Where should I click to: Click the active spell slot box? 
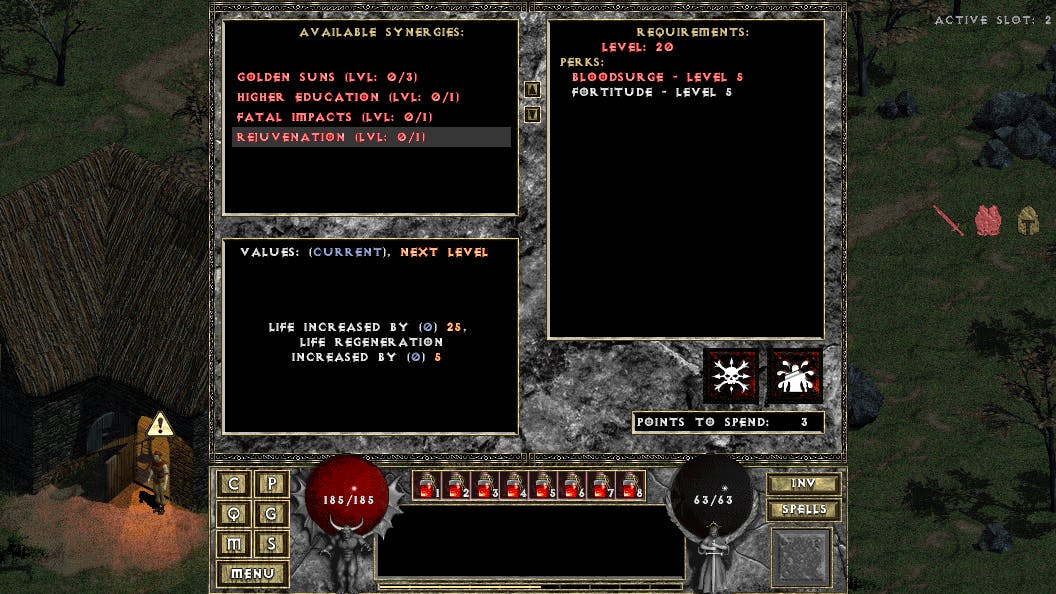(x=801, y=557)
